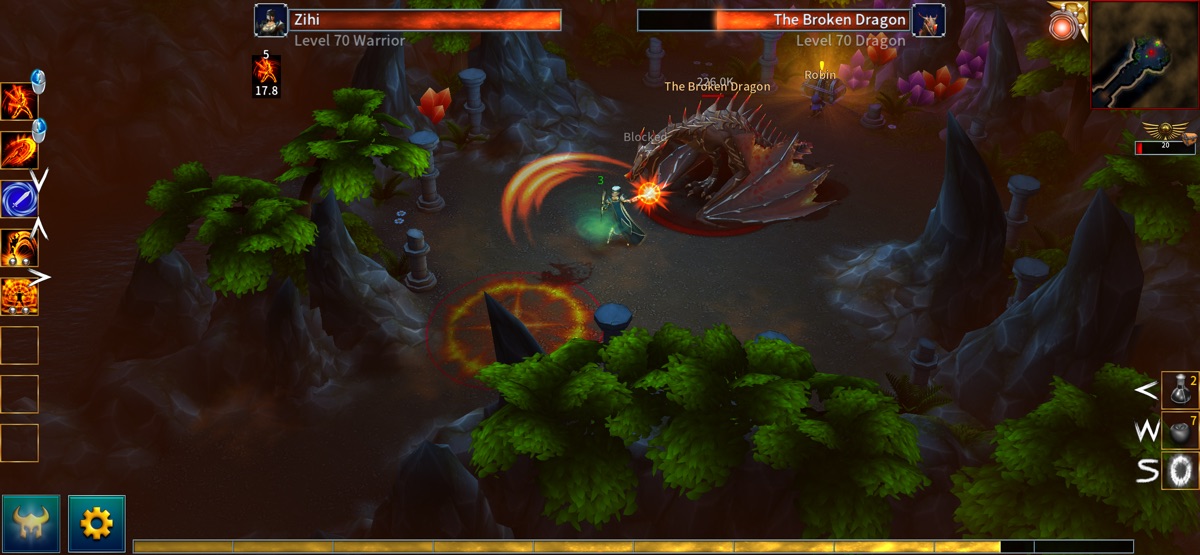Activate the white portal ring item
This screenshot has width=1200, height=555.
[1180, 471]
